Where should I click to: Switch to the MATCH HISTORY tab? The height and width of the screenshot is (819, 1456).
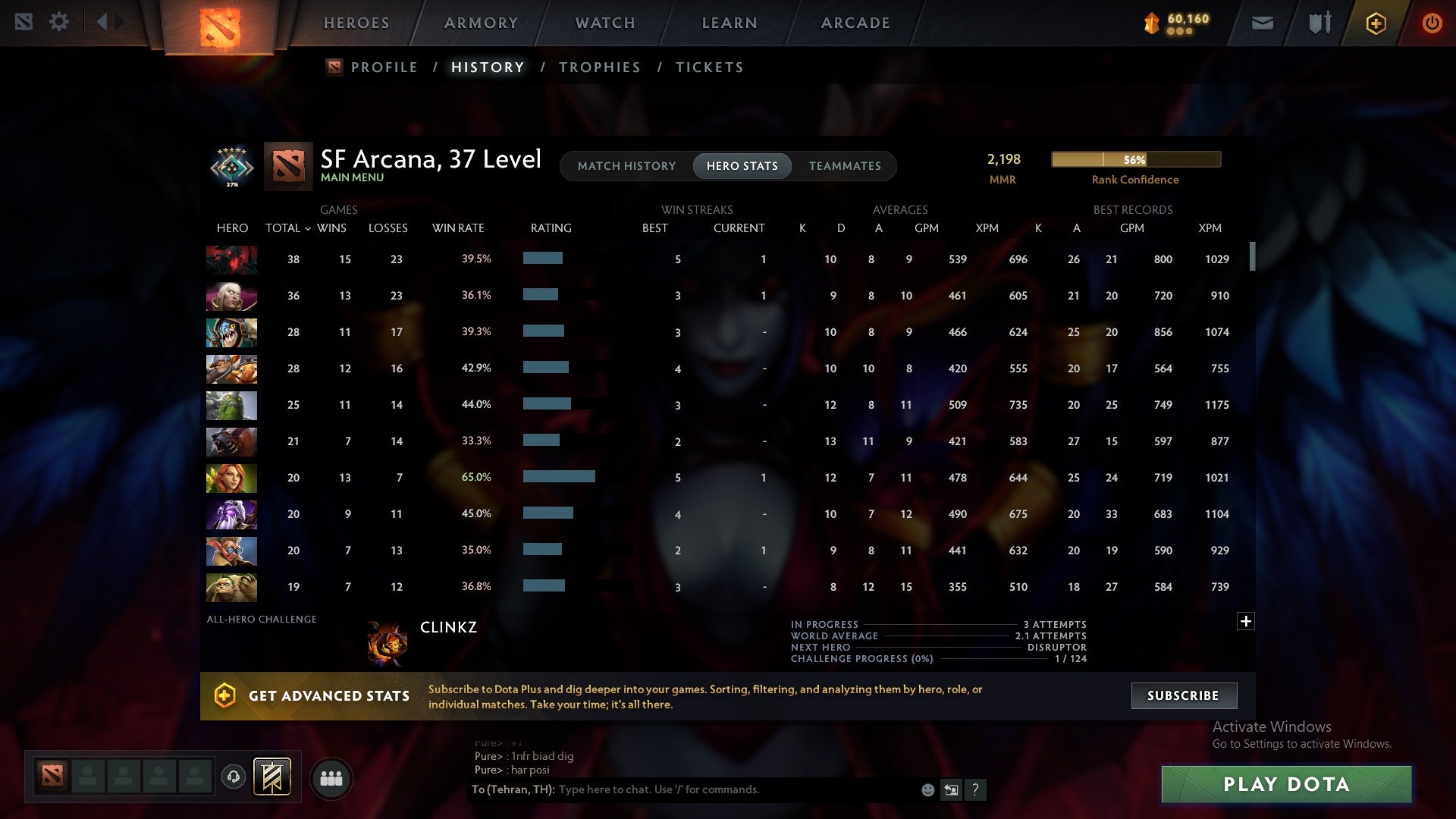[626, 166]
